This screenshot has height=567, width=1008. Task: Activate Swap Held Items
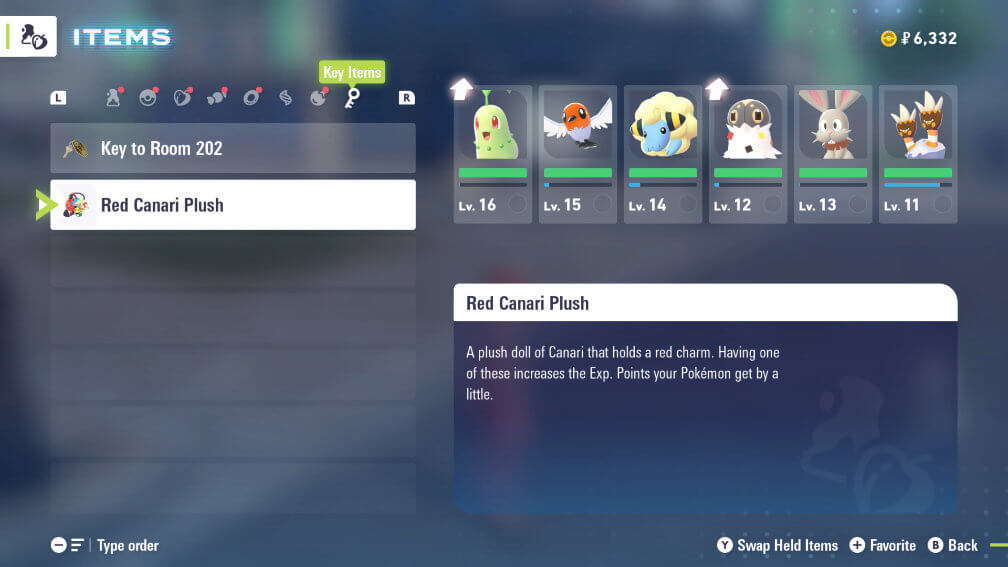point(777,545)
